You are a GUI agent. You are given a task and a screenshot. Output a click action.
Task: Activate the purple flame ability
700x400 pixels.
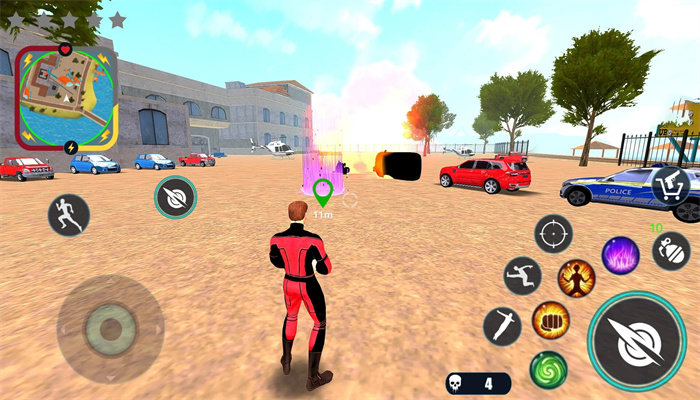click(620, 255)
